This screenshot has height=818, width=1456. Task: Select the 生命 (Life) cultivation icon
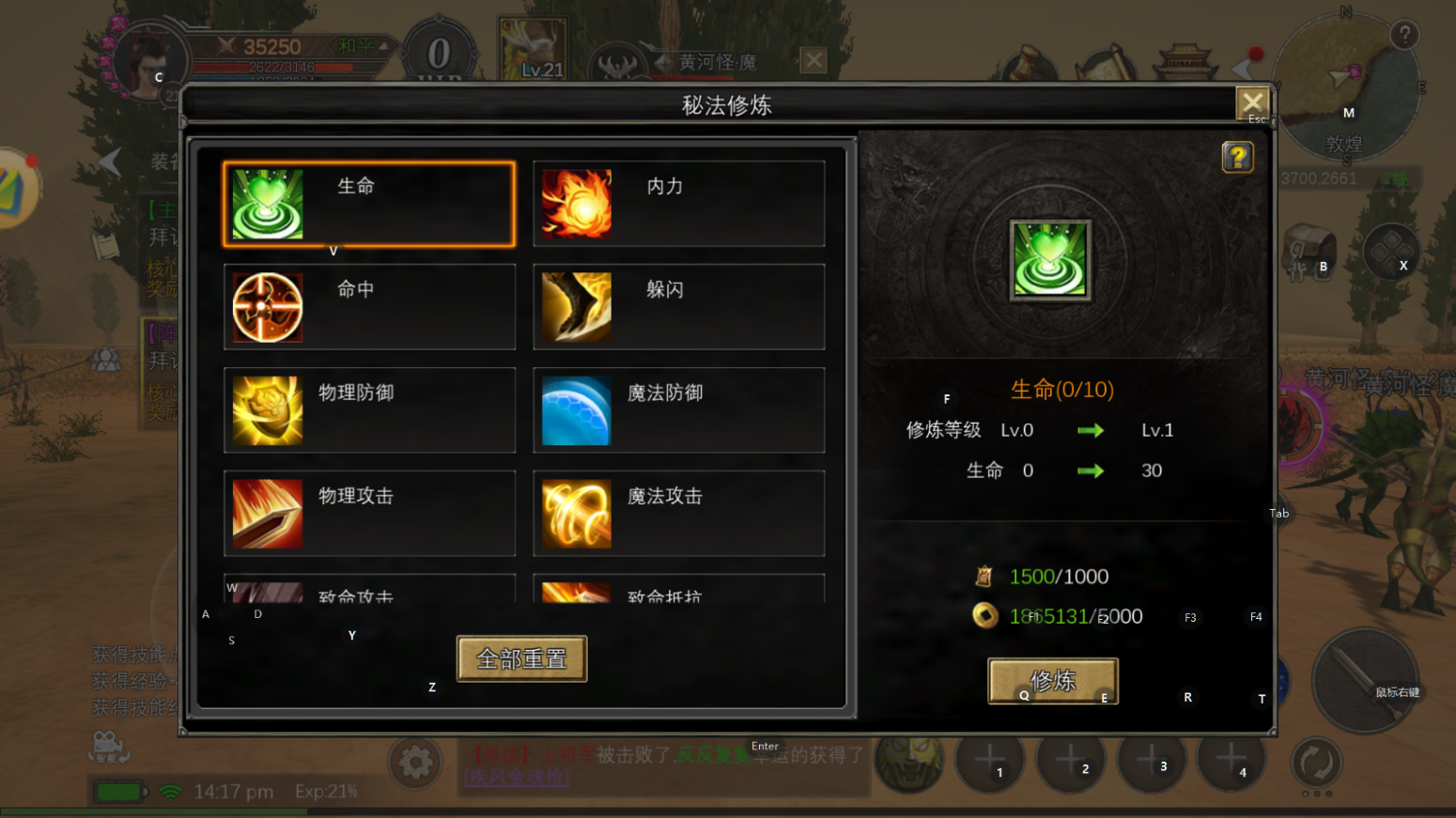tap(267, 204)
